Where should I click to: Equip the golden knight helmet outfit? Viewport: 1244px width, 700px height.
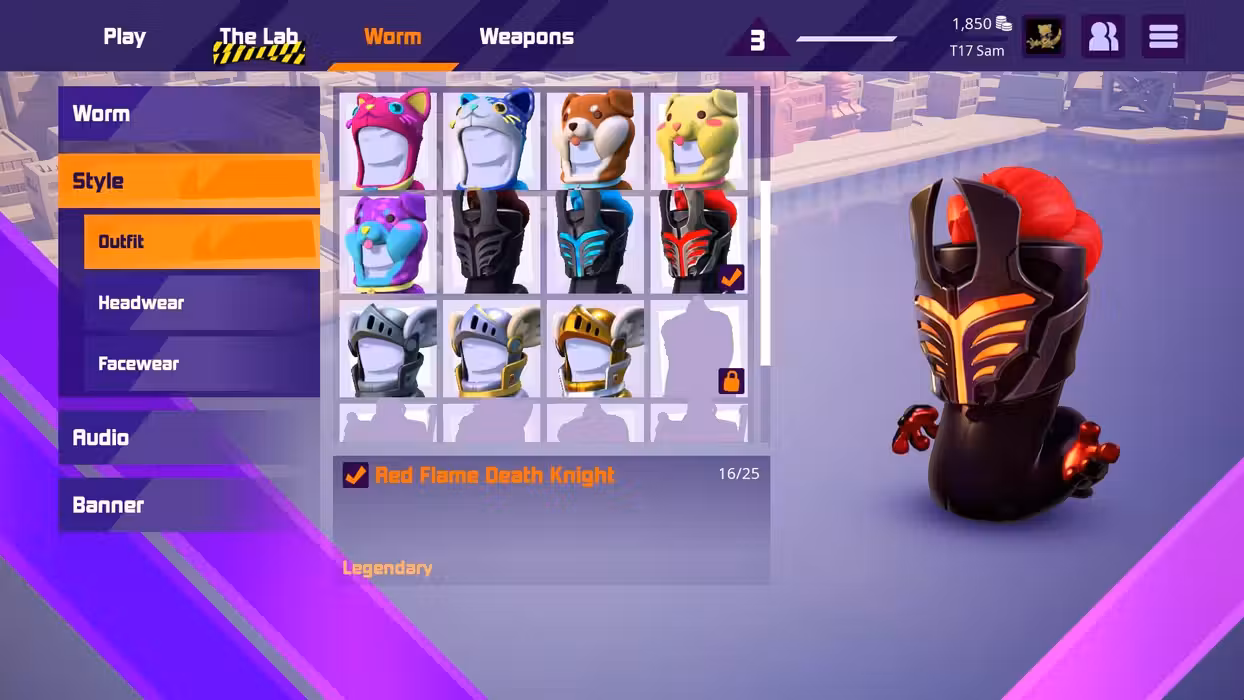[596, 348]
